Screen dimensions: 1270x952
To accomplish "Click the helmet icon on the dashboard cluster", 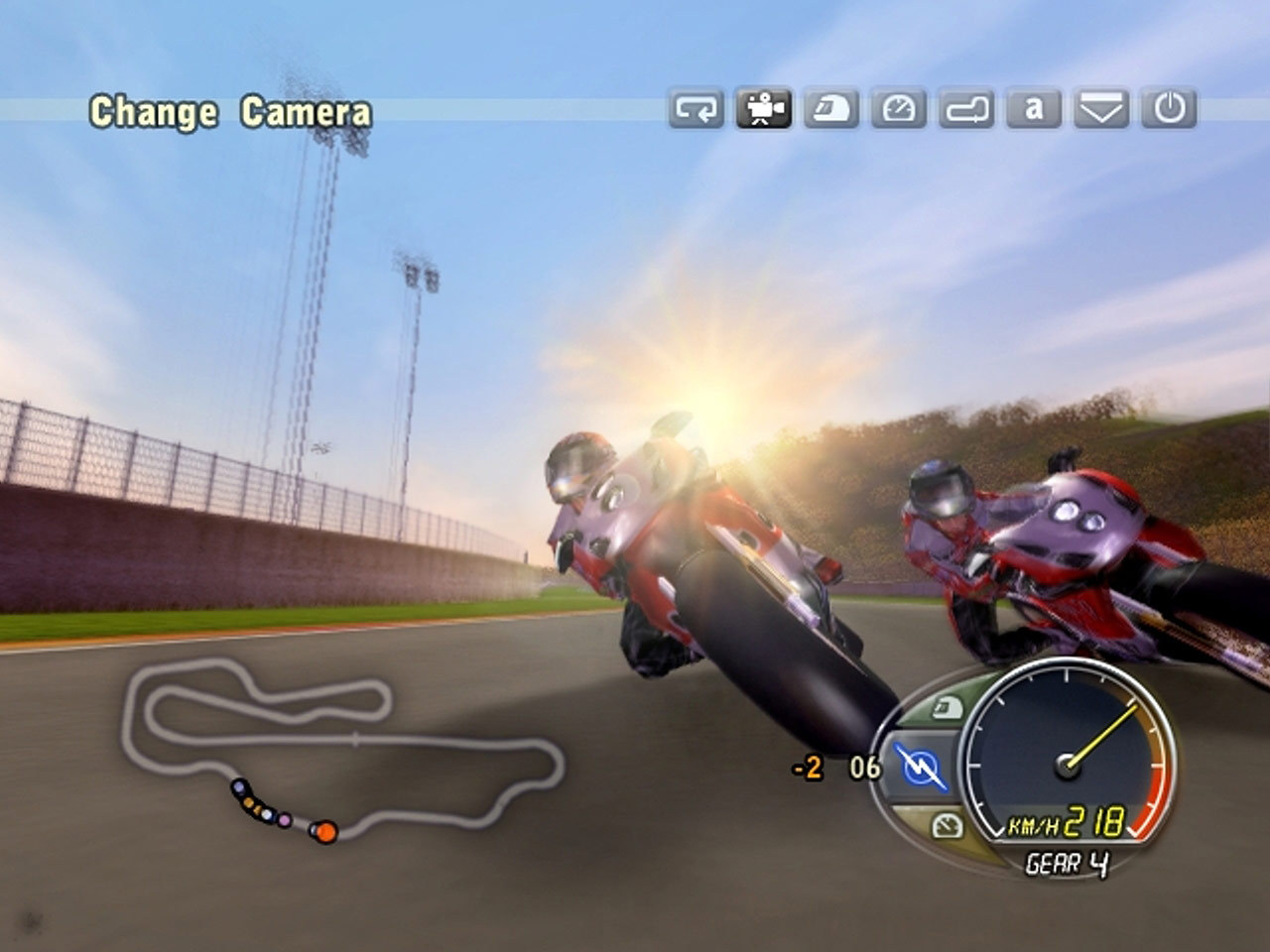I will [946, 707].
